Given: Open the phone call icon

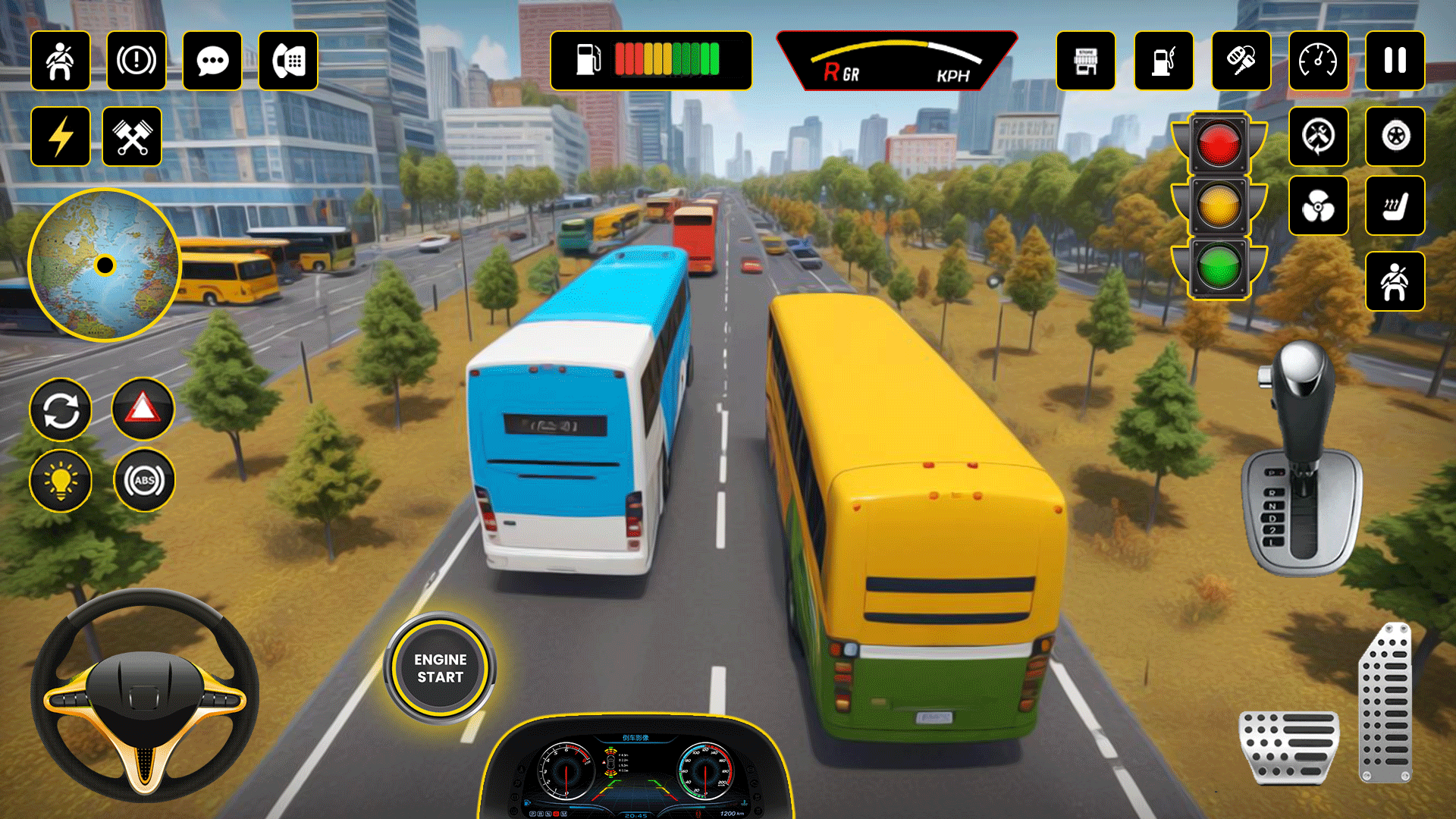Looking at the screenshot, I should coord(288,61).
